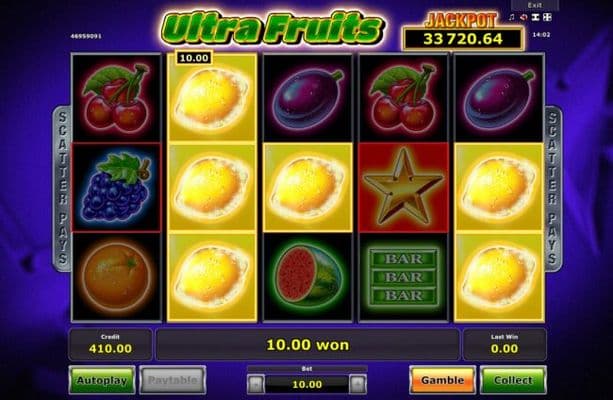
Task: Gamble the 10.00 win
Action: (x=442, y=380)
